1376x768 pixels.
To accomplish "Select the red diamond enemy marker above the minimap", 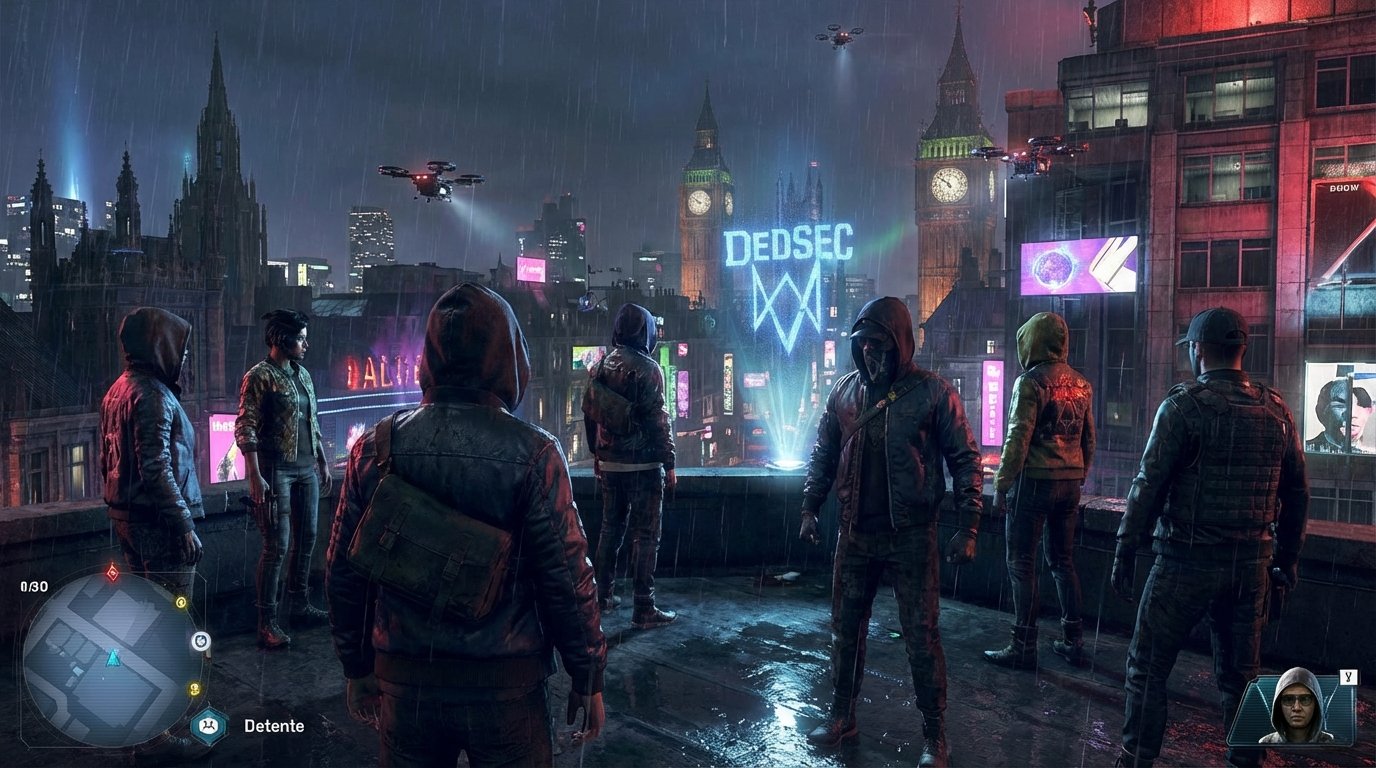I will tap(112, 572).
